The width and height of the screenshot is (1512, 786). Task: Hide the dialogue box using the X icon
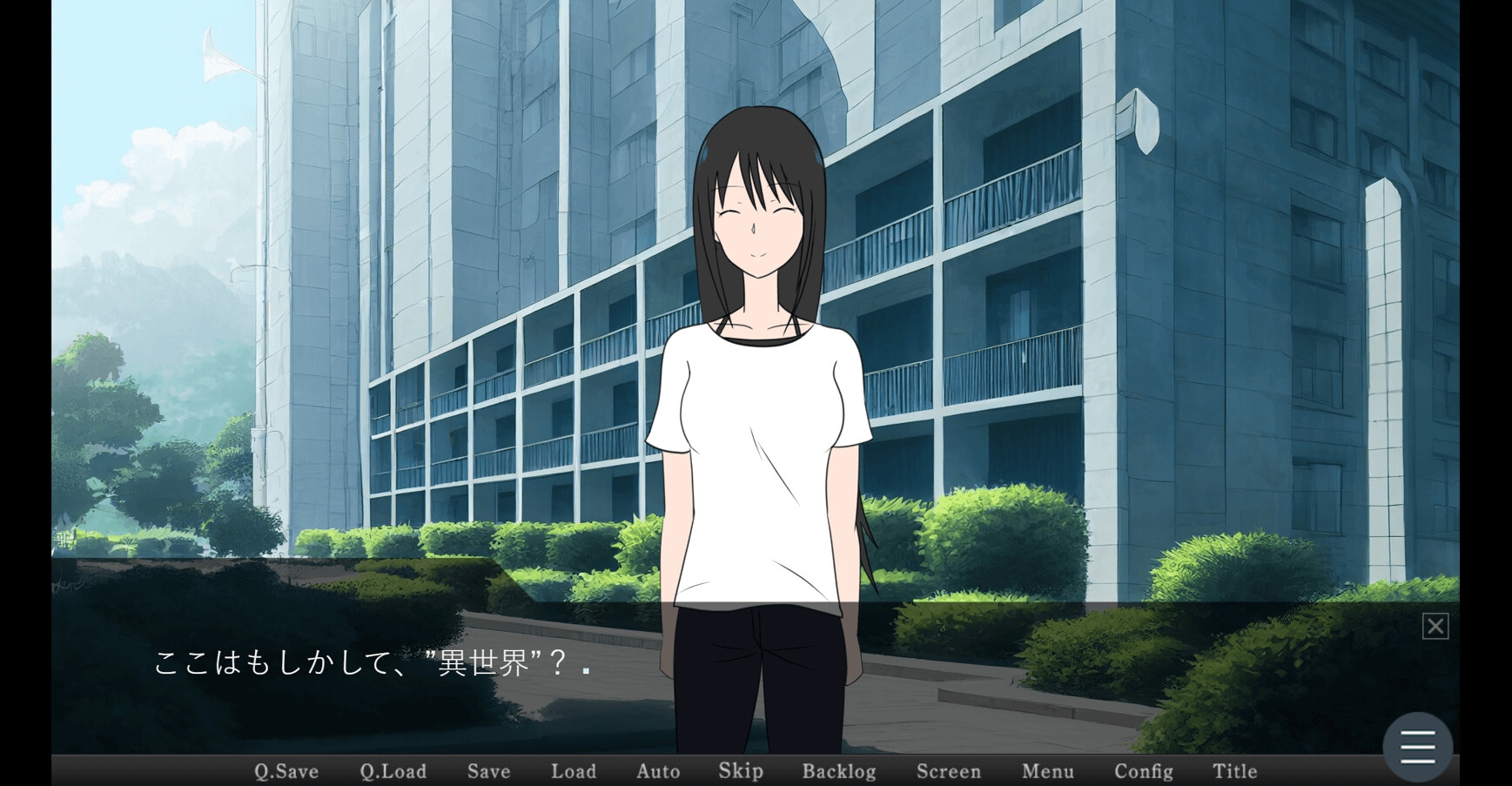(x=1435, y=626)
